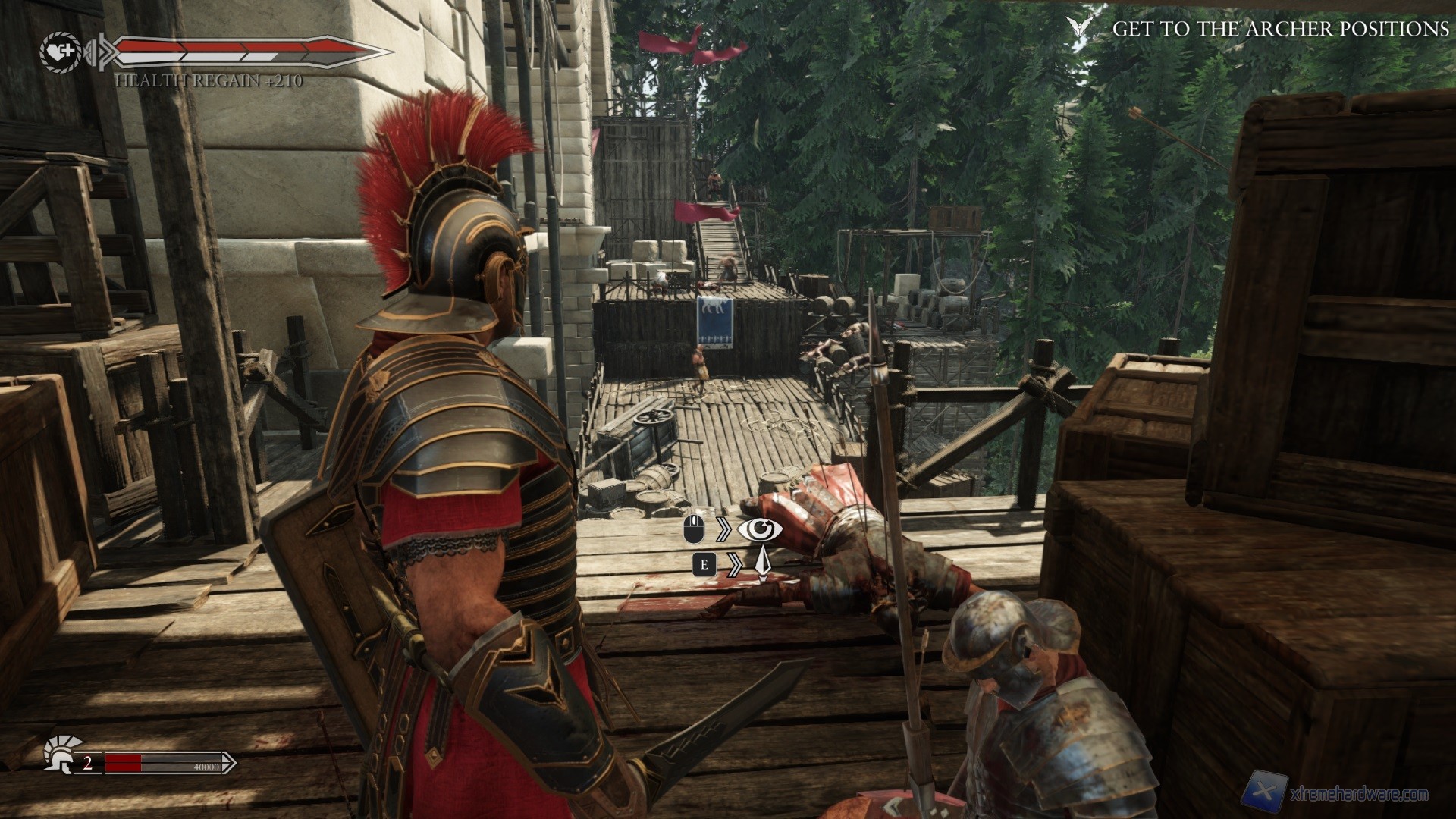Image resolution: width=1456 pixels, height=819 pixels.
Task: Choose the eye focus action icon
Action: coord(760,529)
